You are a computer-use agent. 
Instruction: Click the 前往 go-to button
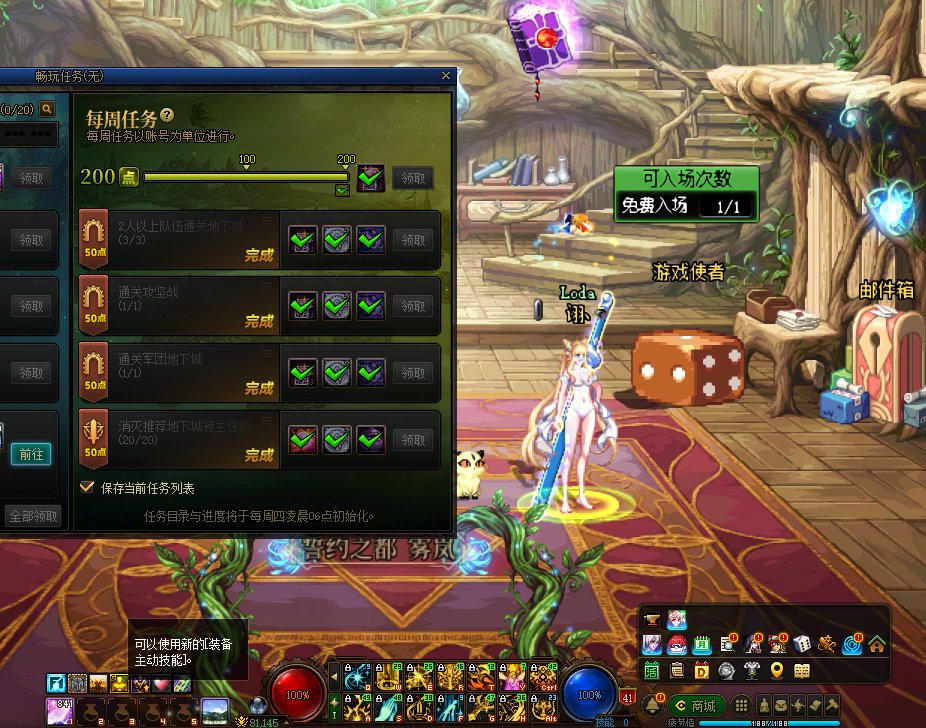point(32,453)
